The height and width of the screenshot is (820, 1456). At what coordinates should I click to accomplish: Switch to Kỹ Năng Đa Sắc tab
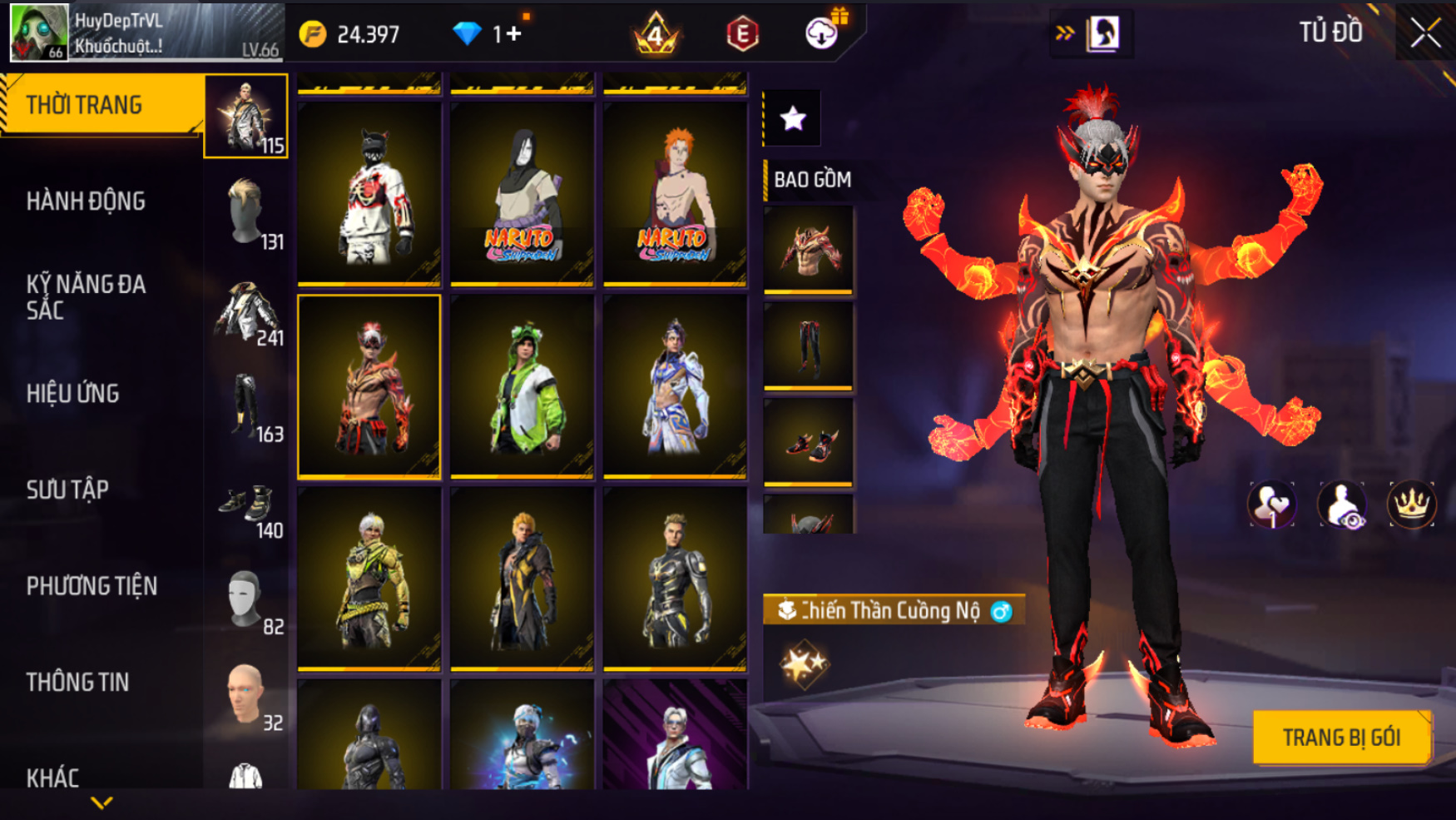87,297
